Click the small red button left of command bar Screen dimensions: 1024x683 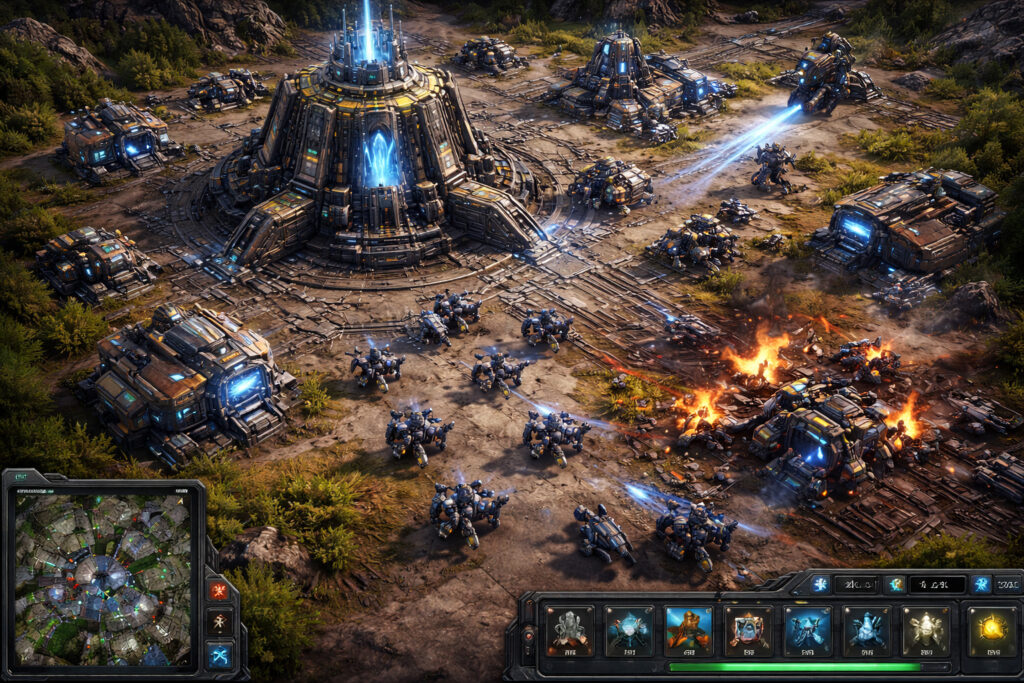pos(529,634)
